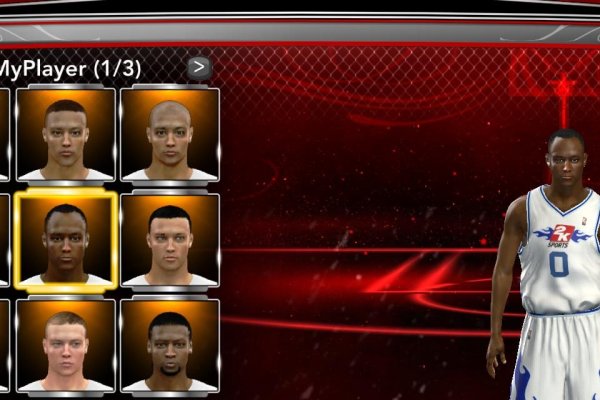The width and height of the screenshot is (600, 400).
Task: Go to the next MyPlayer page arrow
Action: point(199,68)
